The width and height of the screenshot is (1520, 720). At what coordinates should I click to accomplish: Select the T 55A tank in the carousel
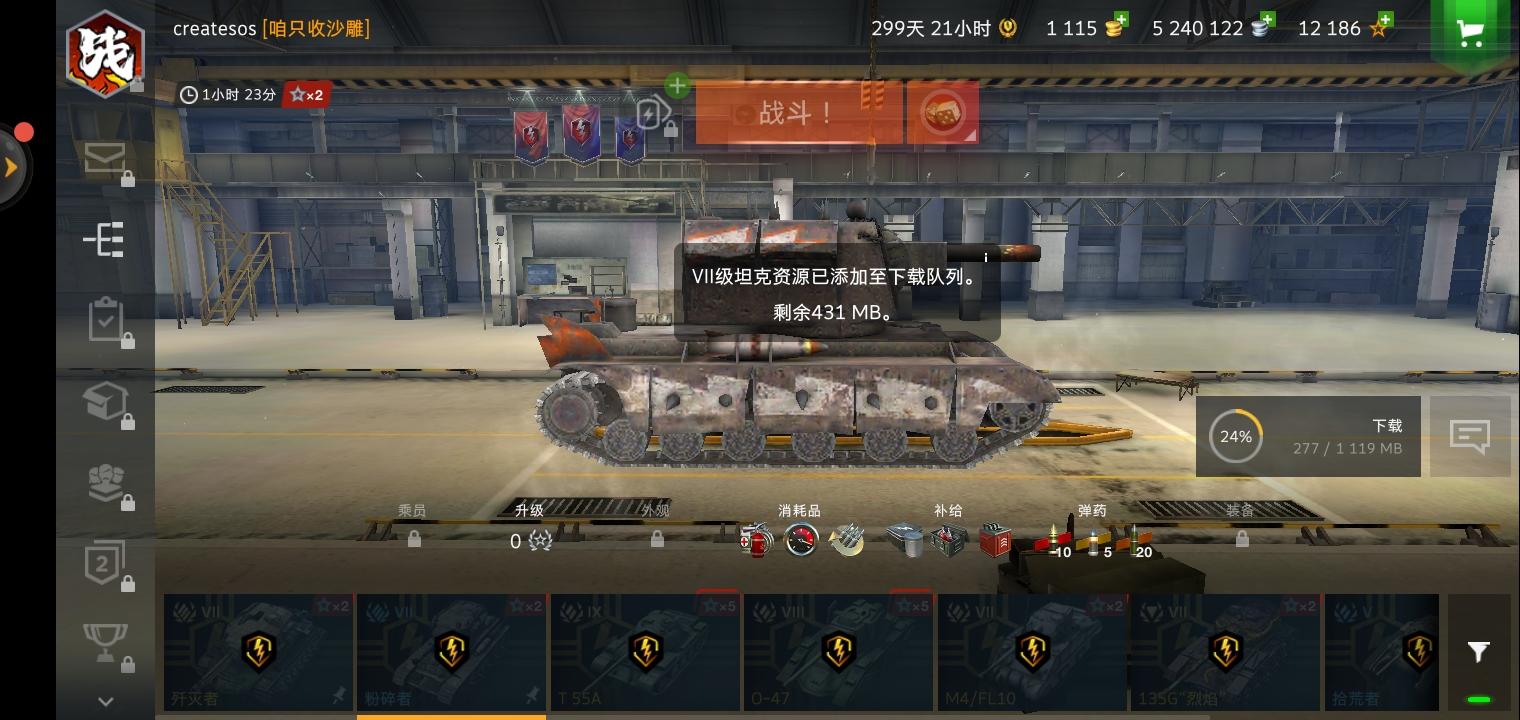click(645, 651)
